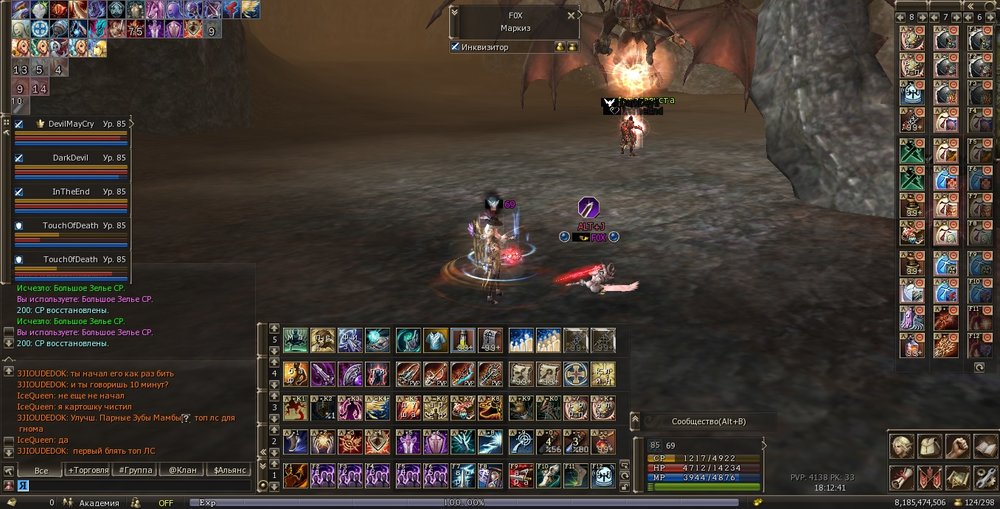Open the Сообщество community panel
1000x509 pixels.
point(708,421)
